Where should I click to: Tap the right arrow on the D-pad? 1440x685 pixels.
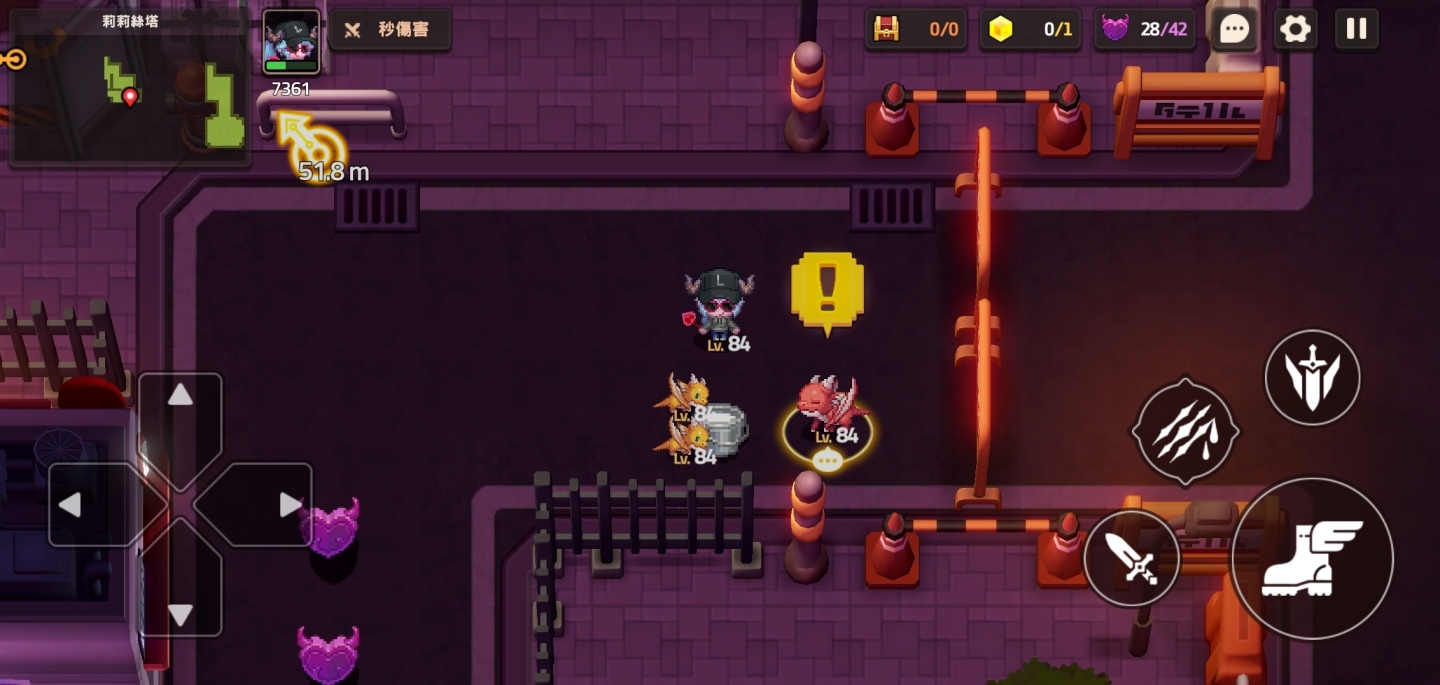point(289,505)
